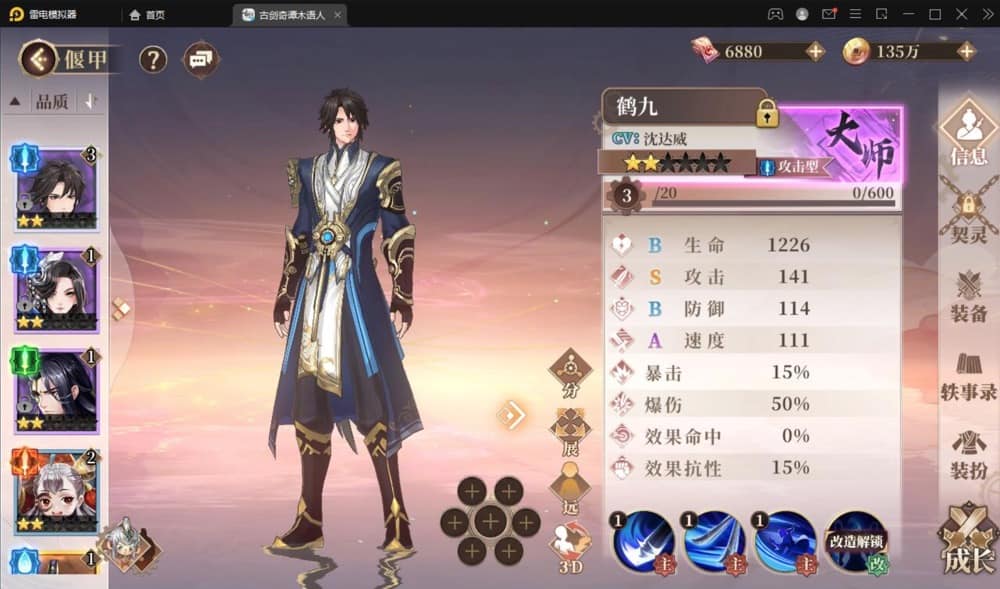Switch to the 装扮 tab

pyautogui.click(x=968, y=454)
